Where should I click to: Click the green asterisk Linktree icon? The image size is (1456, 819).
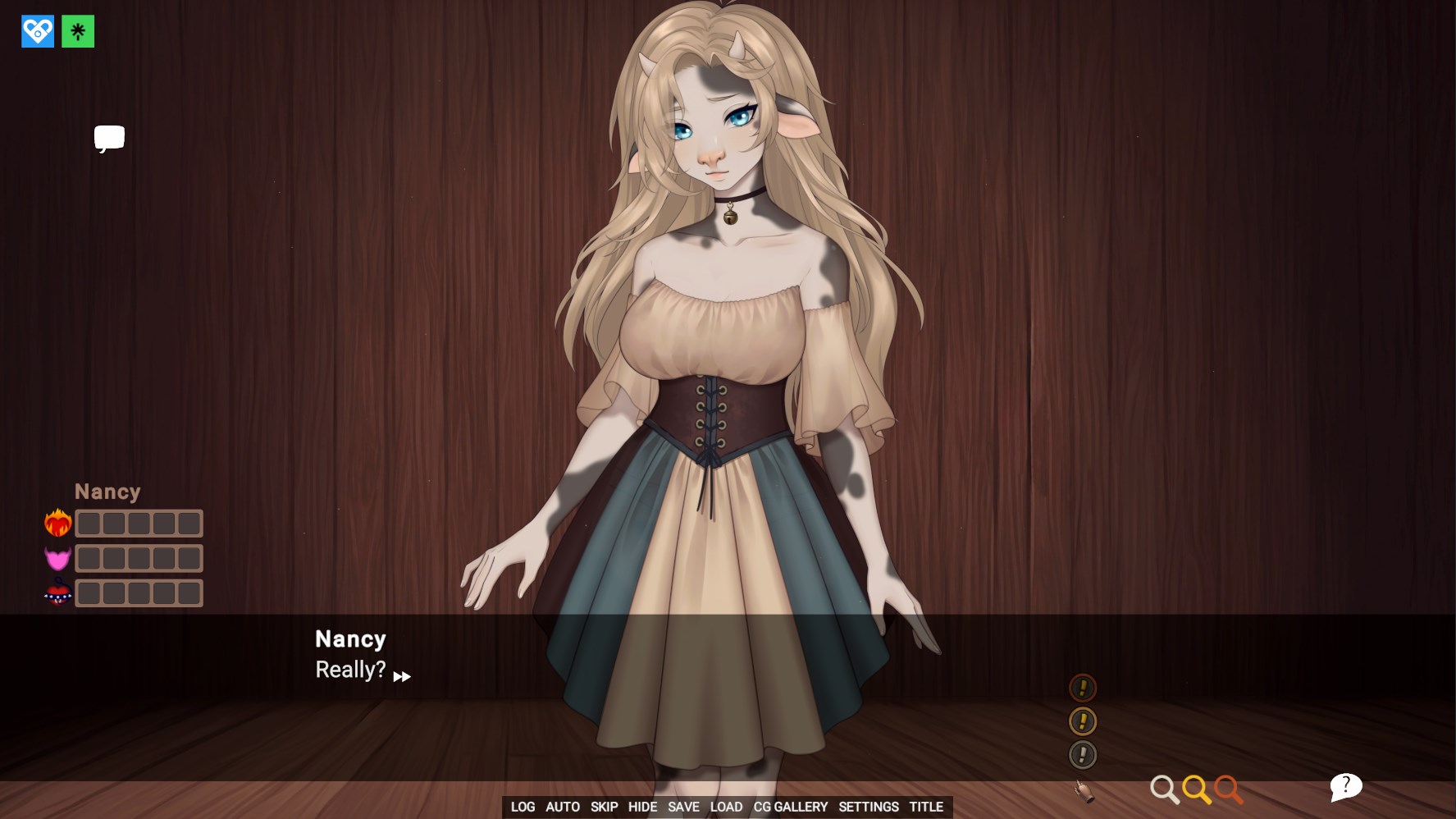[78, 32]
